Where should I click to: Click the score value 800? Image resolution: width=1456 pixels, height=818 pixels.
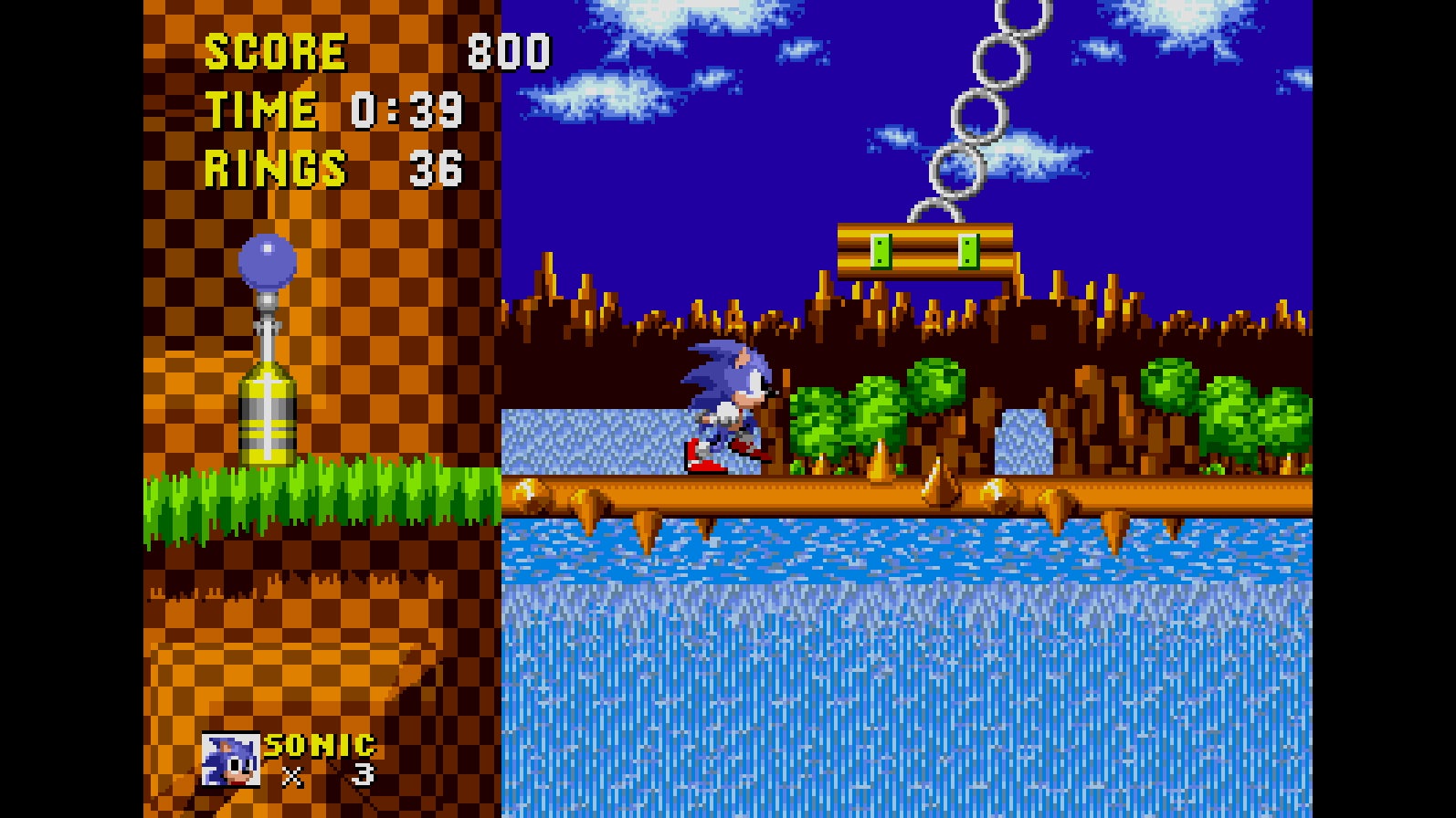pos(508,50)
